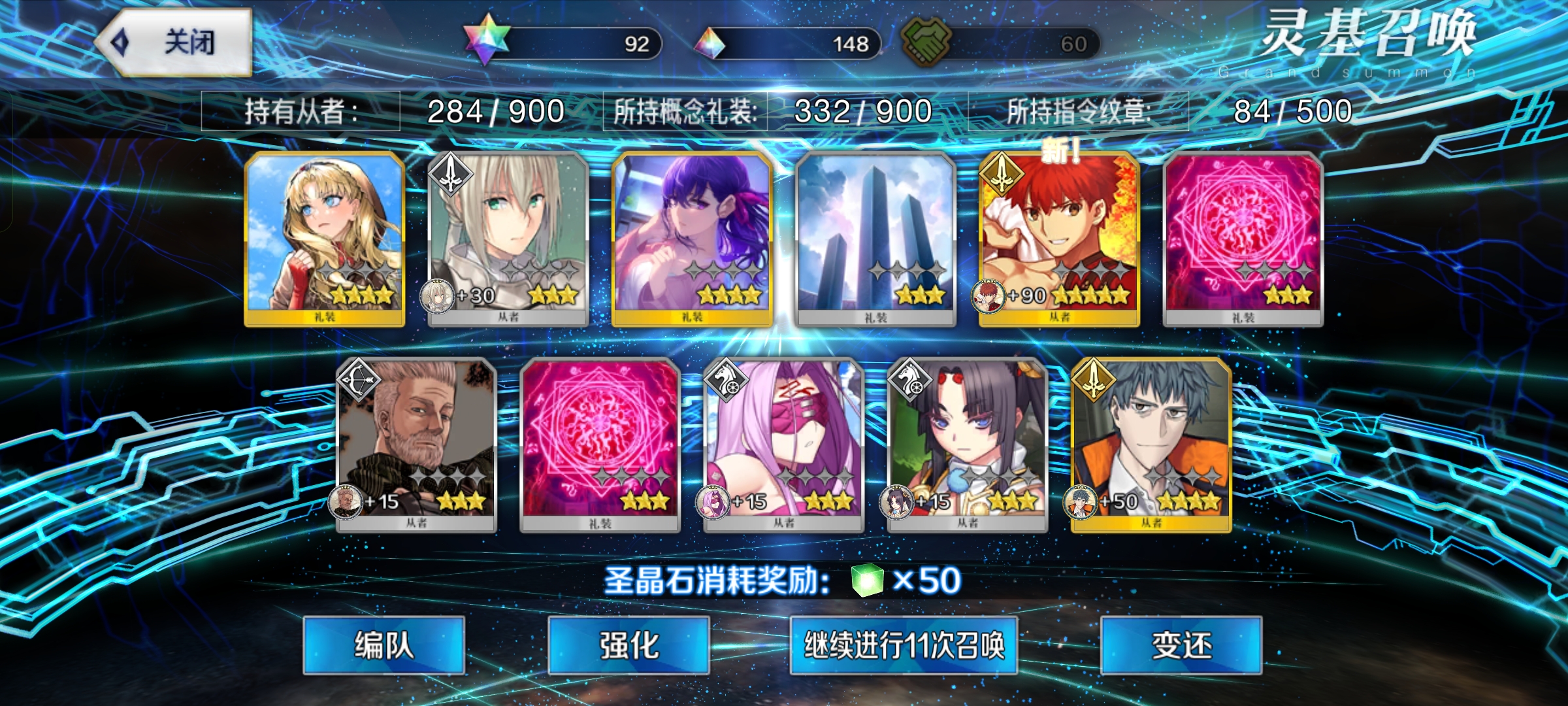Select the new red-haired five-star servant card
1568x706 pixels.
pyautogui.click(x=1059, y=239)
